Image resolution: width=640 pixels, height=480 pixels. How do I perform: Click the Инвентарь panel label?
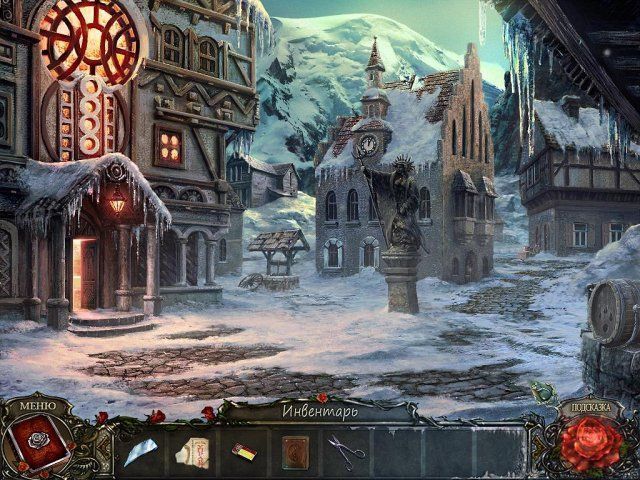pos(318,409)
